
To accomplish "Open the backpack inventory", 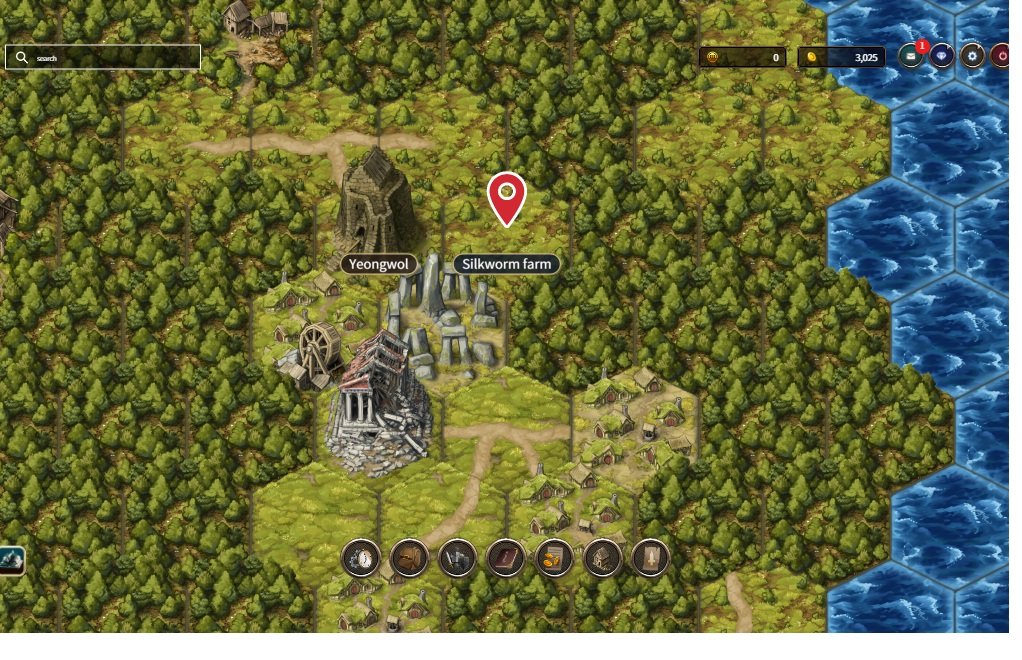I will (x=409, y=558).
